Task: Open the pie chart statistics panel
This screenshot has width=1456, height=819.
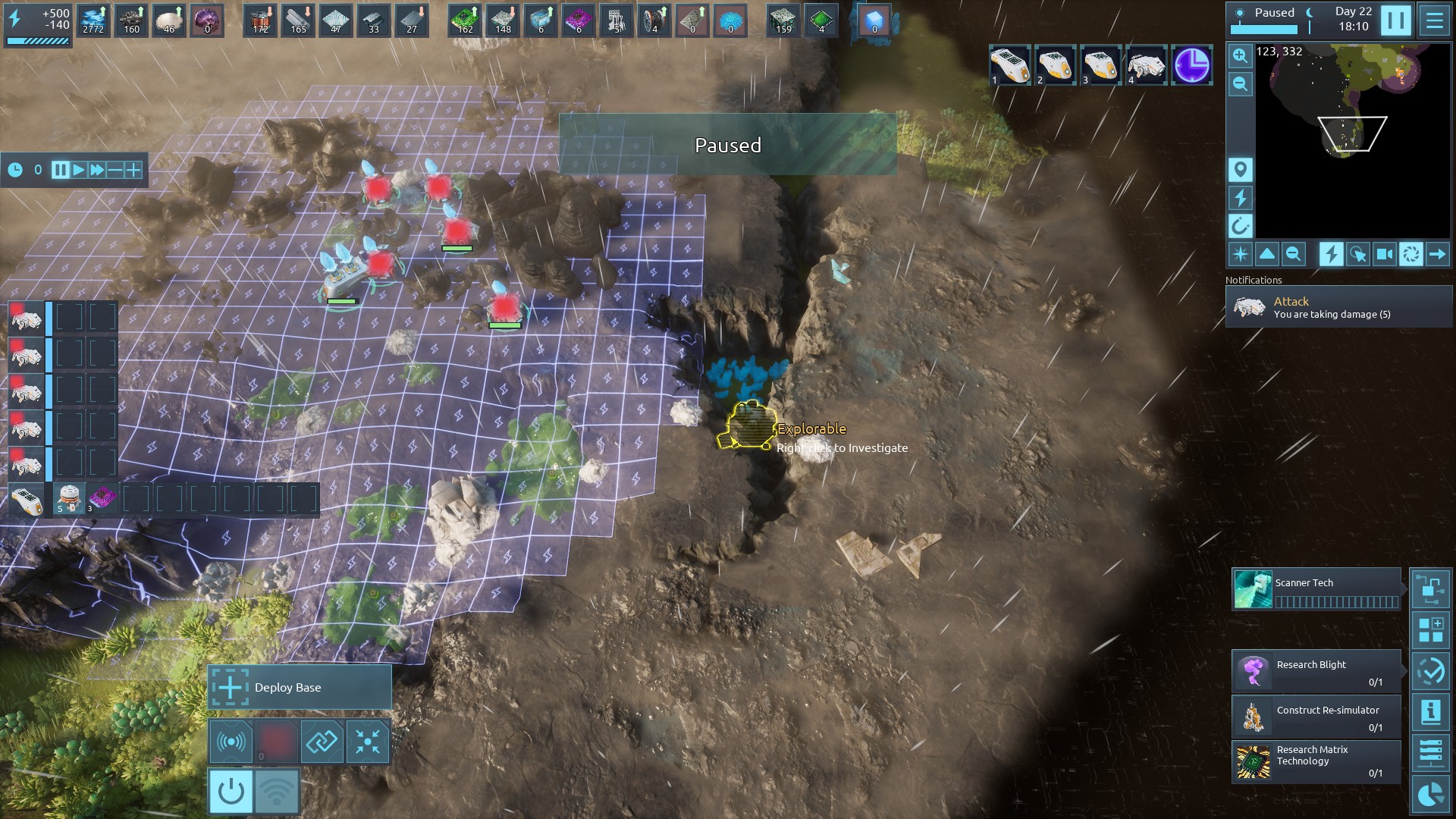Action: 1430,795
